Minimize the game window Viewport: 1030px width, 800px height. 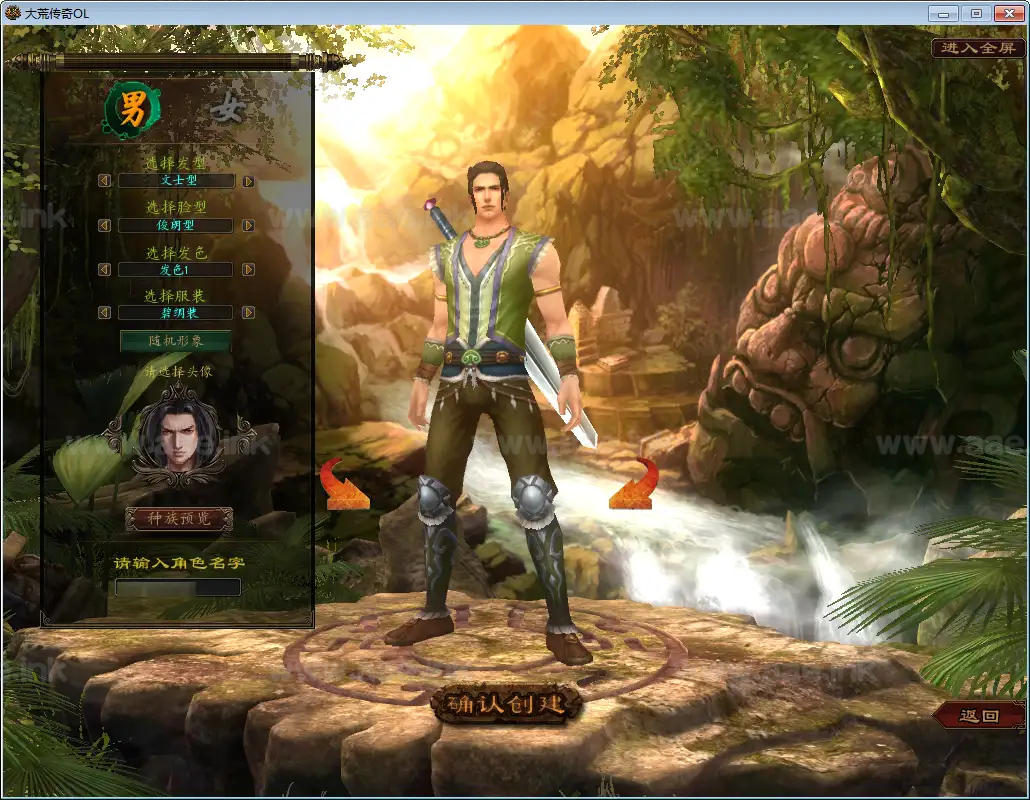[x=943, y=14]
